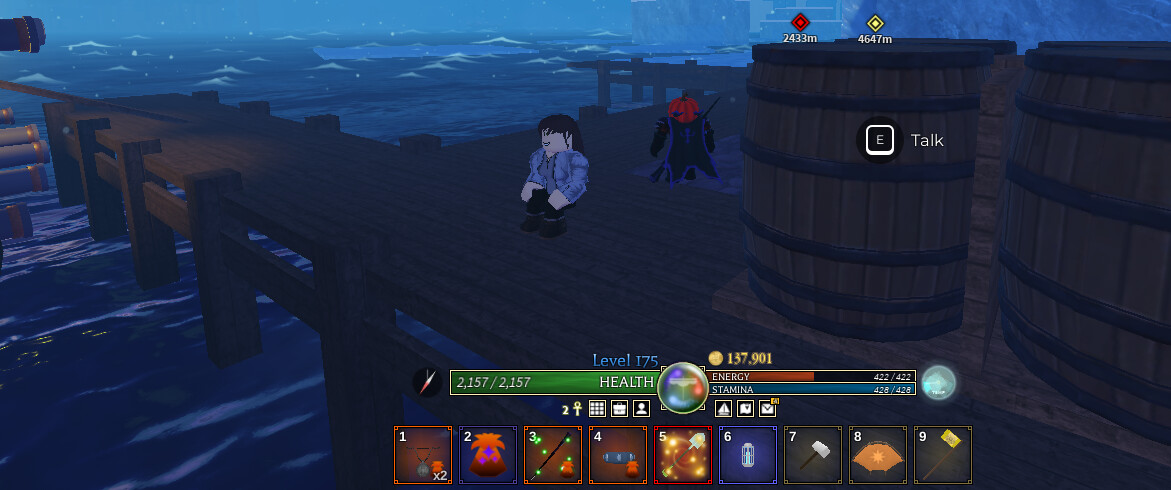Select the orange pouch in slot 2
This screenshot has width=1171, height=490.
[488, 455]
